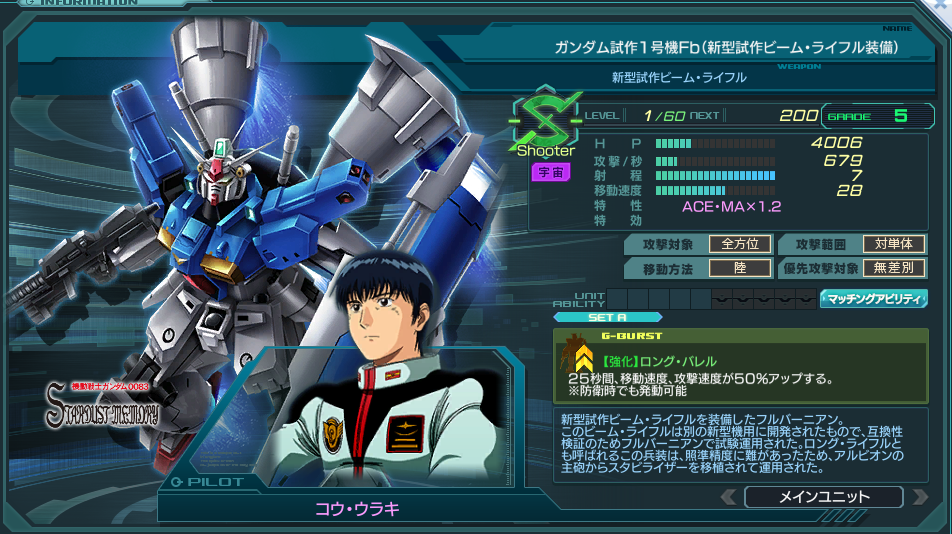Image resolution: width=952 pixels, height=534 pixels.
Task: Click the left arrow beside メインユニット
Action: [730, 497]
